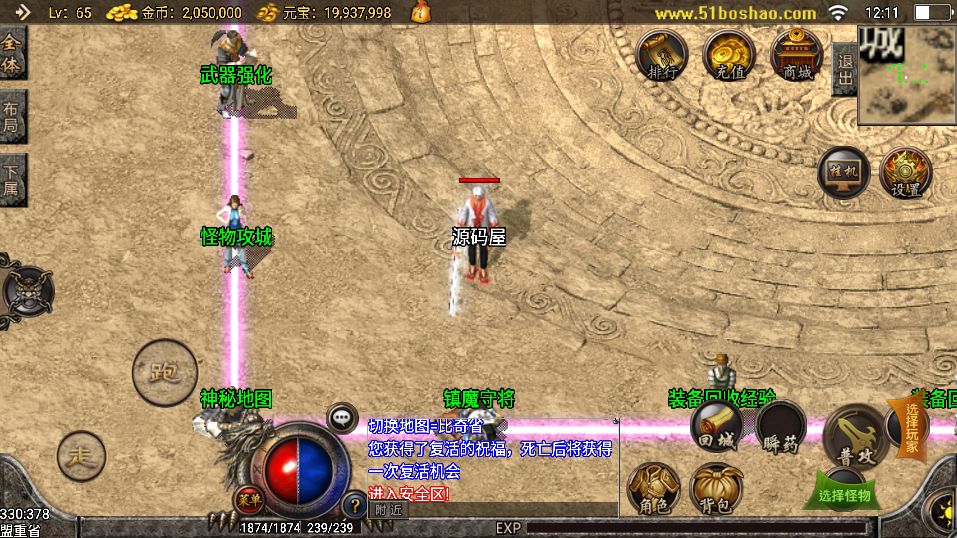
Task: Activate the 普攻 basic attack button
Action: (x=856, y=435)
